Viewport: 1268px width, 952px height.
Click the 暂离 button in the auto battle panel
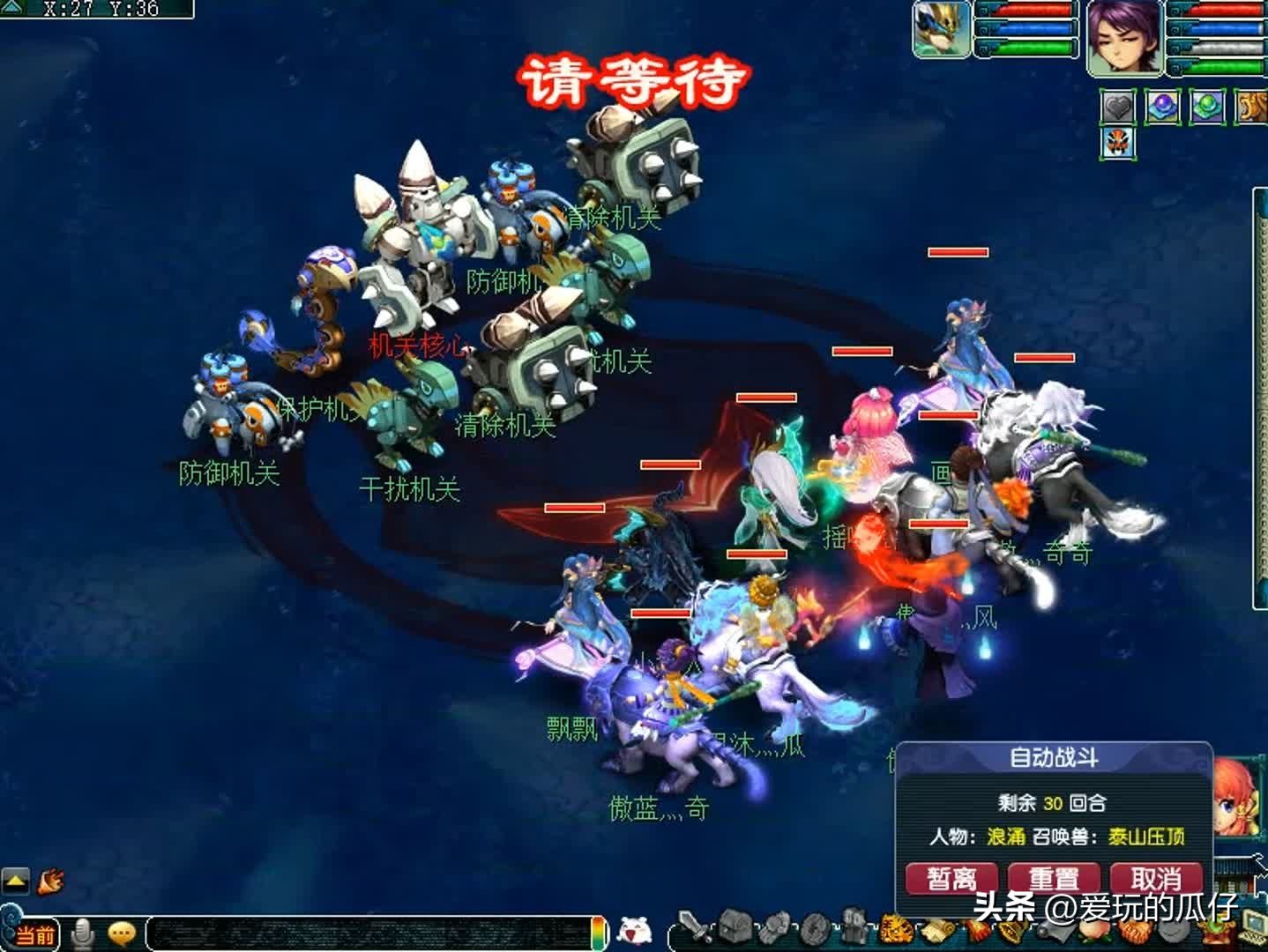click(x=951, y=878)
